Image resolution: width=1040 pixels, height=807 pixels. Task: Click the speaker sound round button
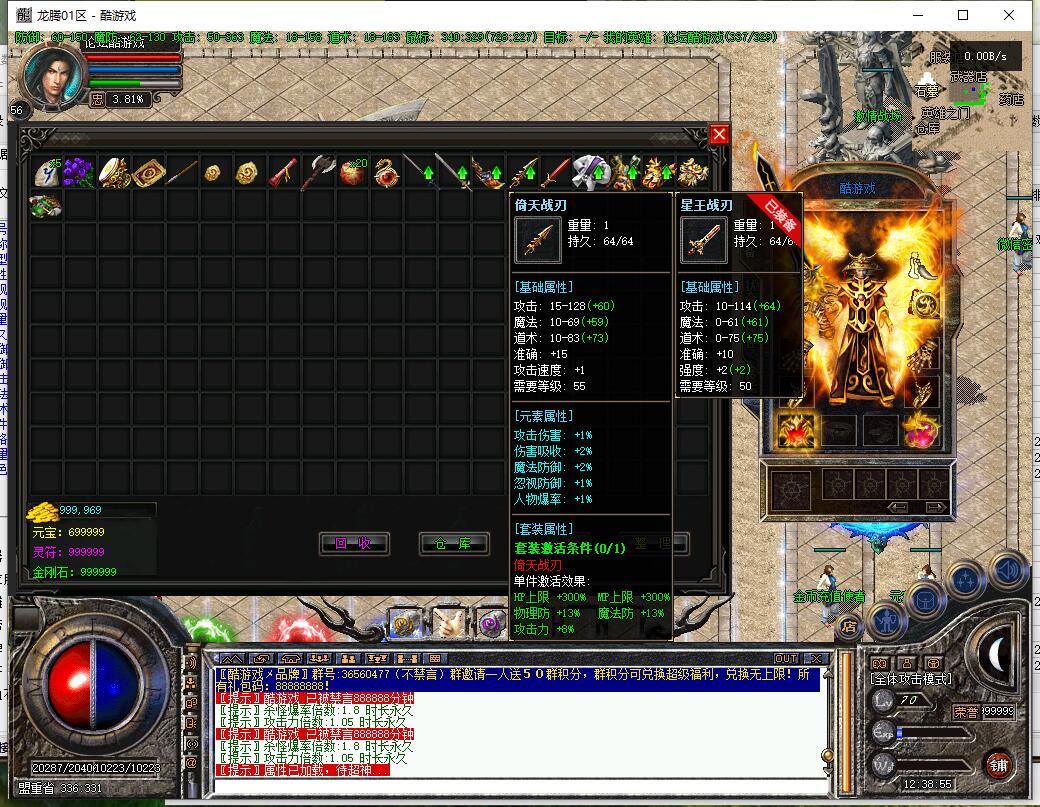tap(1007, 569)
